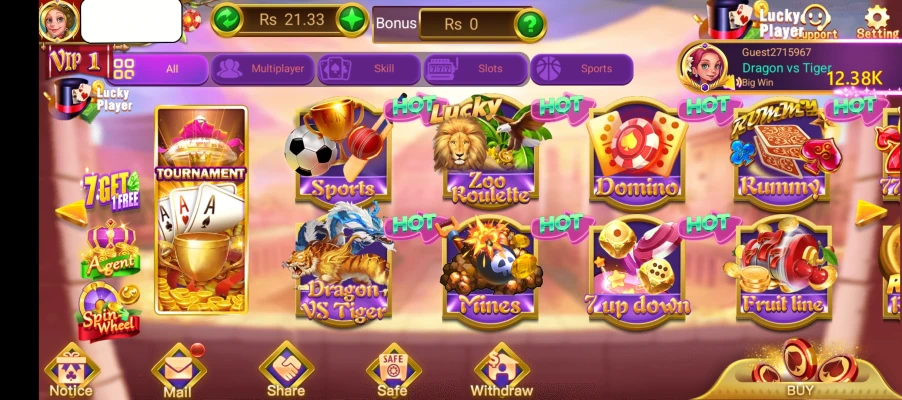Image resolution: width=902 pixels, height=400 pixels.
Task: Choose the Mines game tile
Action: 487,270
